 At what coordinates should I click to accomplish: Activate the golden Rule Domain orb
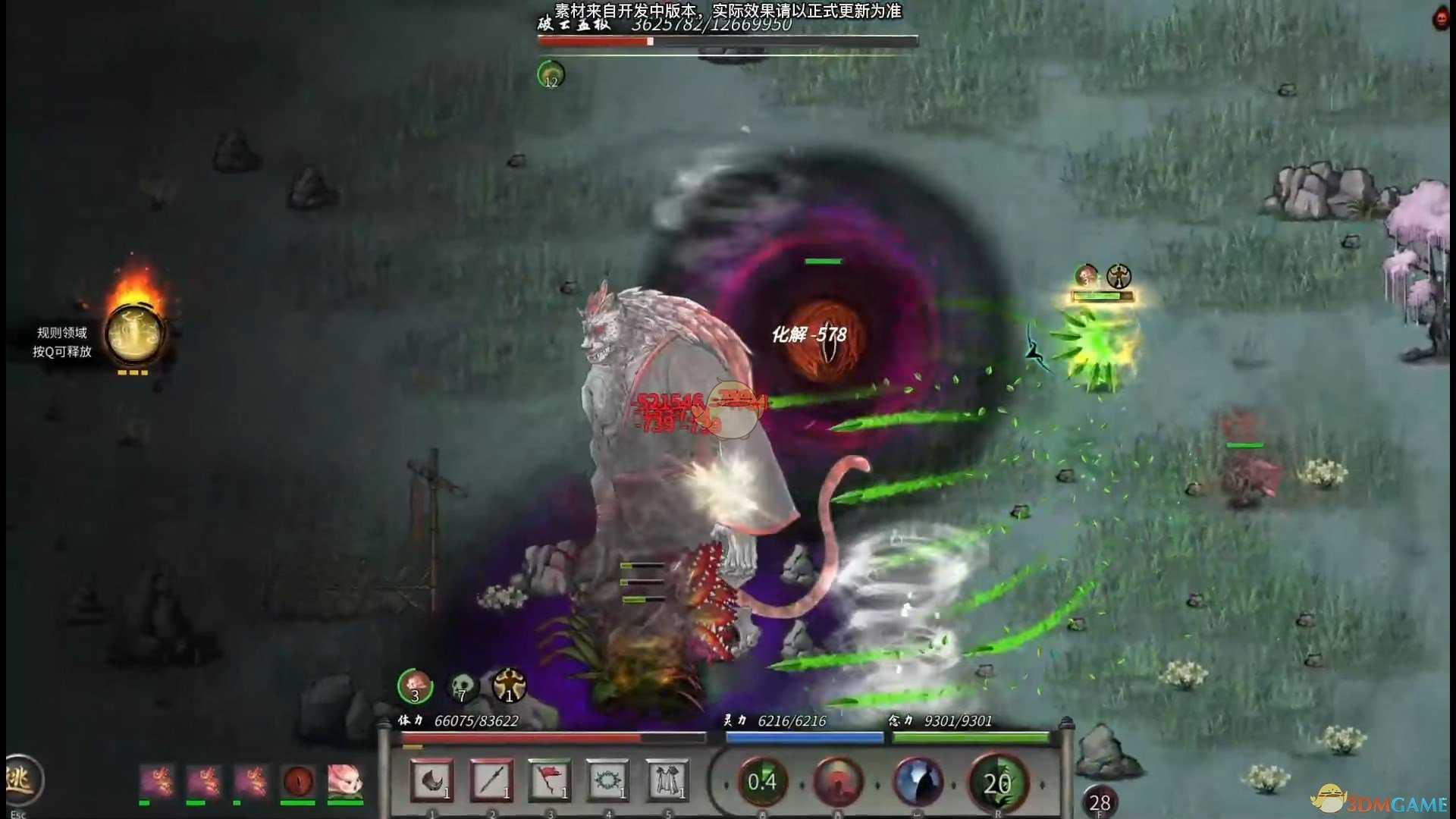pyautogui.click(x=133, y=334)
